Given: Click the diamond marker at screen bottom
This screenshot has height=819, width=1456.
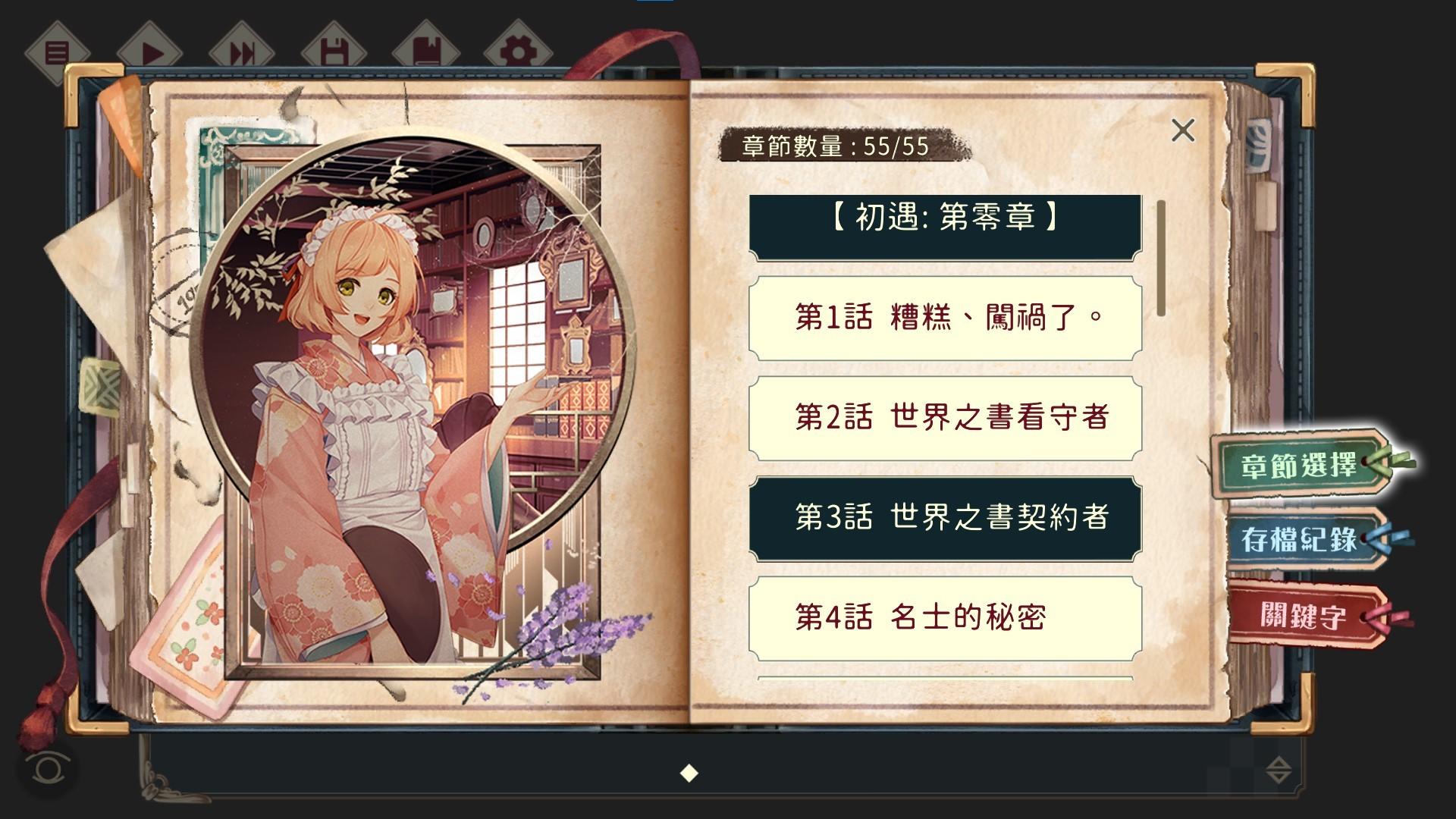Looking at the screenshot, I should coord(689,774).
